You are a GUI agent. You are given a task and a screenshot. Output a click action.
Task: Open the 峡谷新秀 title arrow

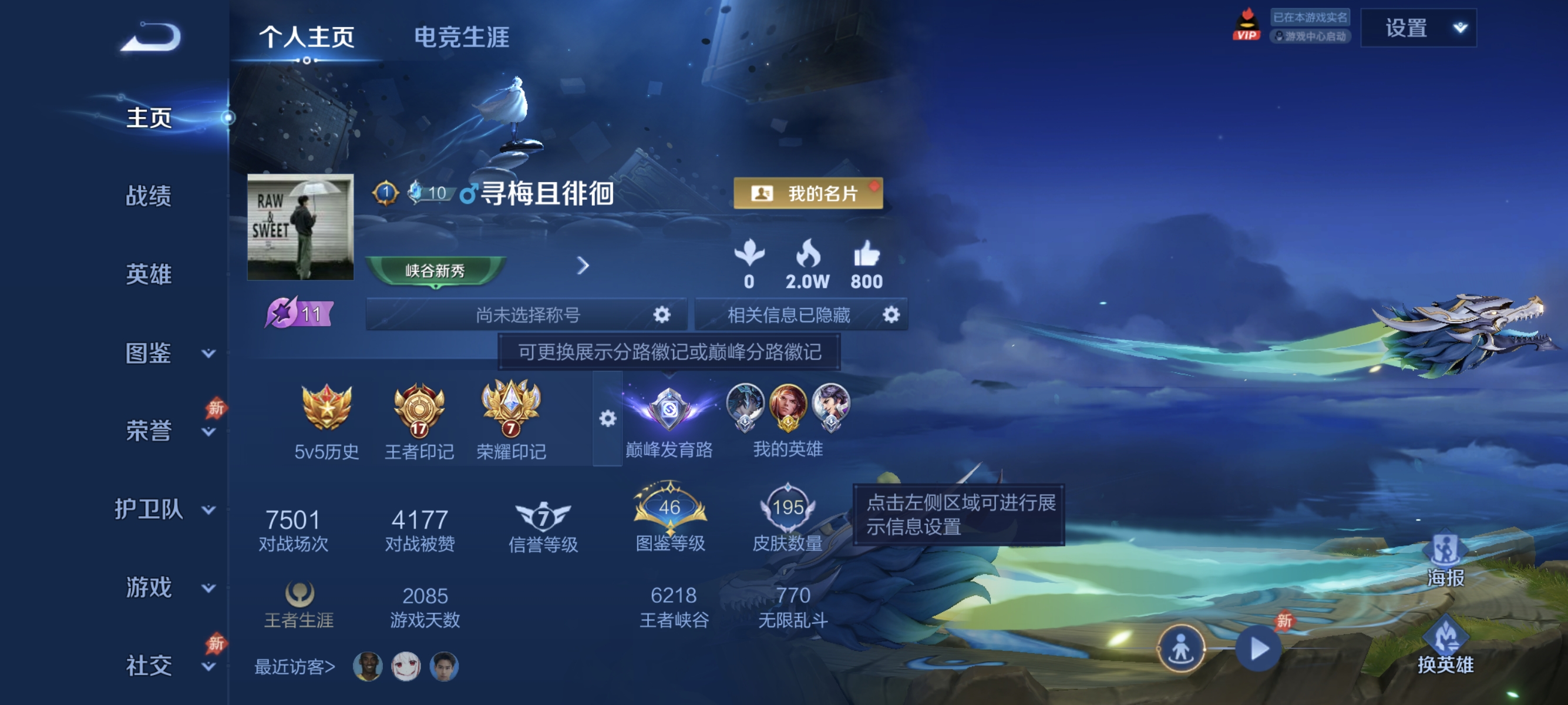(x=584, y=266)
